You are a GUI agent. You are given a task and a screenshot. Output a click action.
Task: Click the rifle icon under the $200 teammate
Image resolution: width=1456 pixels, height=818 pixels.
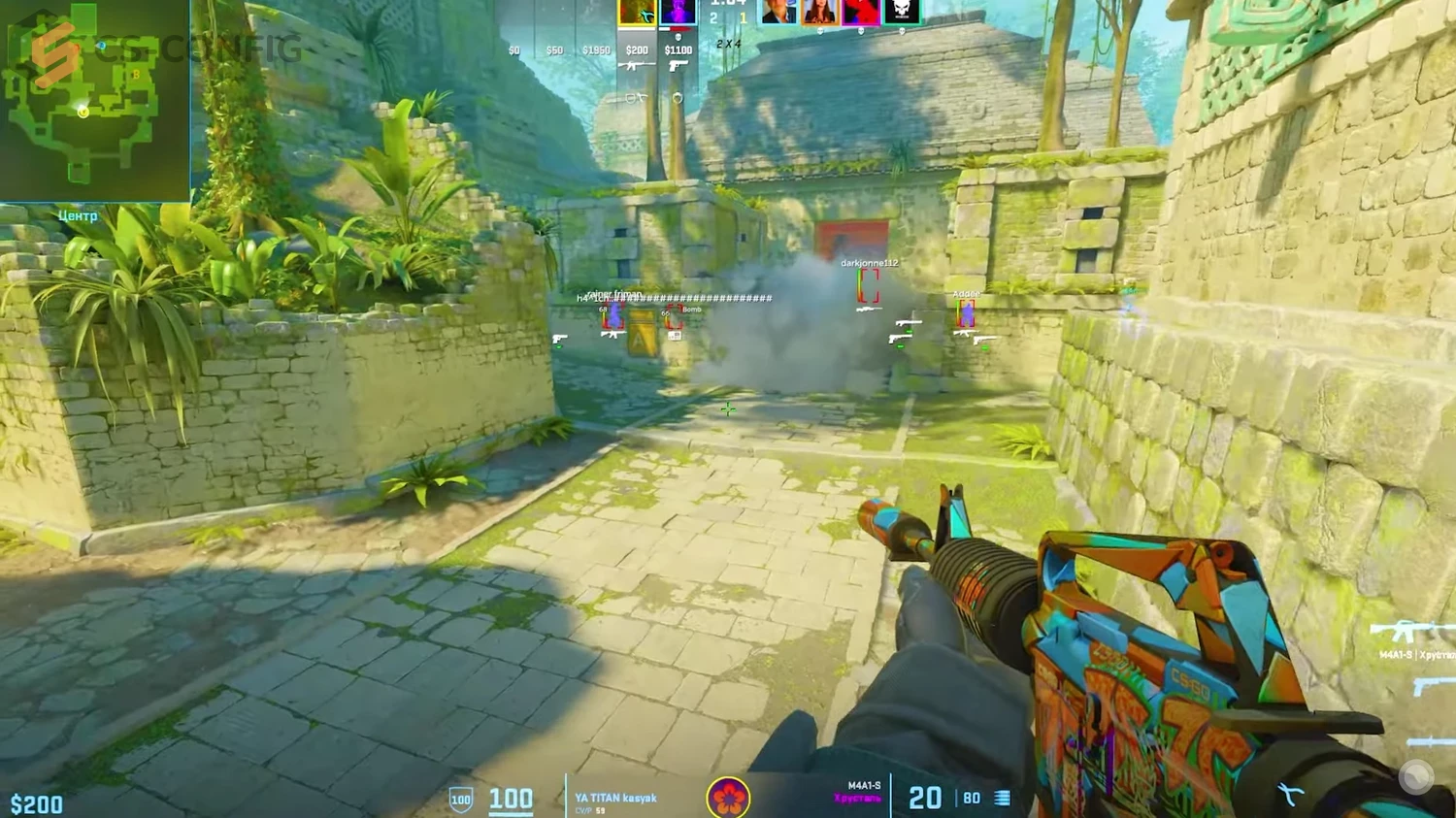pos(637,66)
